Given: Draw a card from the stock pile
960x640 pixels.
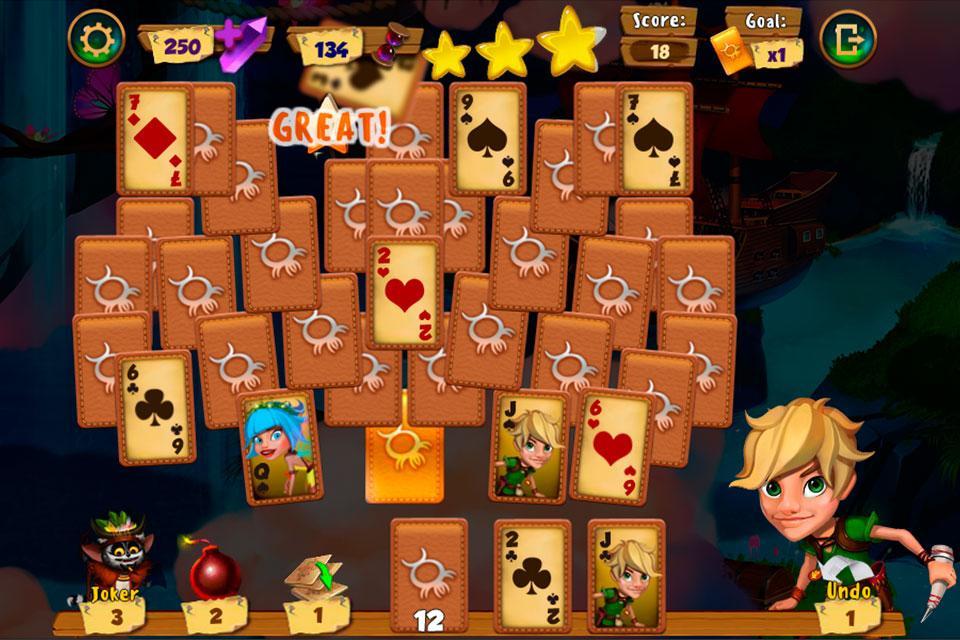Looking at the screenshot, I should tap(428, 572).
